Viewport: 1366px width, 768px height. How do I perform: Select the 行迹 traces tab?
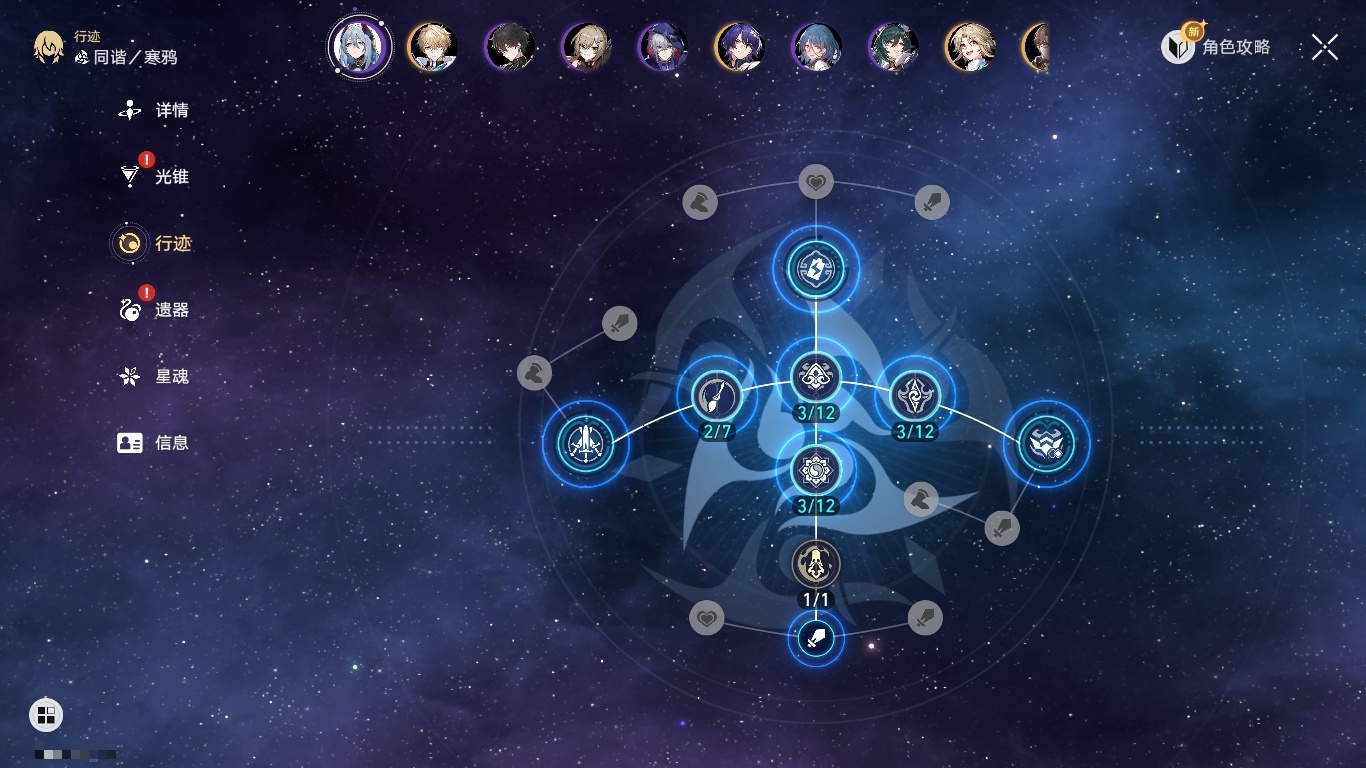click(154, 243)
